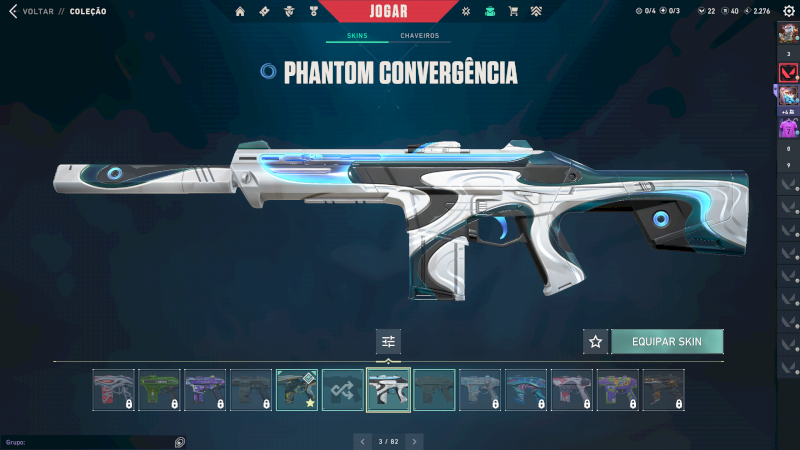Open the skin filter options icon
The height and width of the screenshot is (450, 800).
point(389,342)
